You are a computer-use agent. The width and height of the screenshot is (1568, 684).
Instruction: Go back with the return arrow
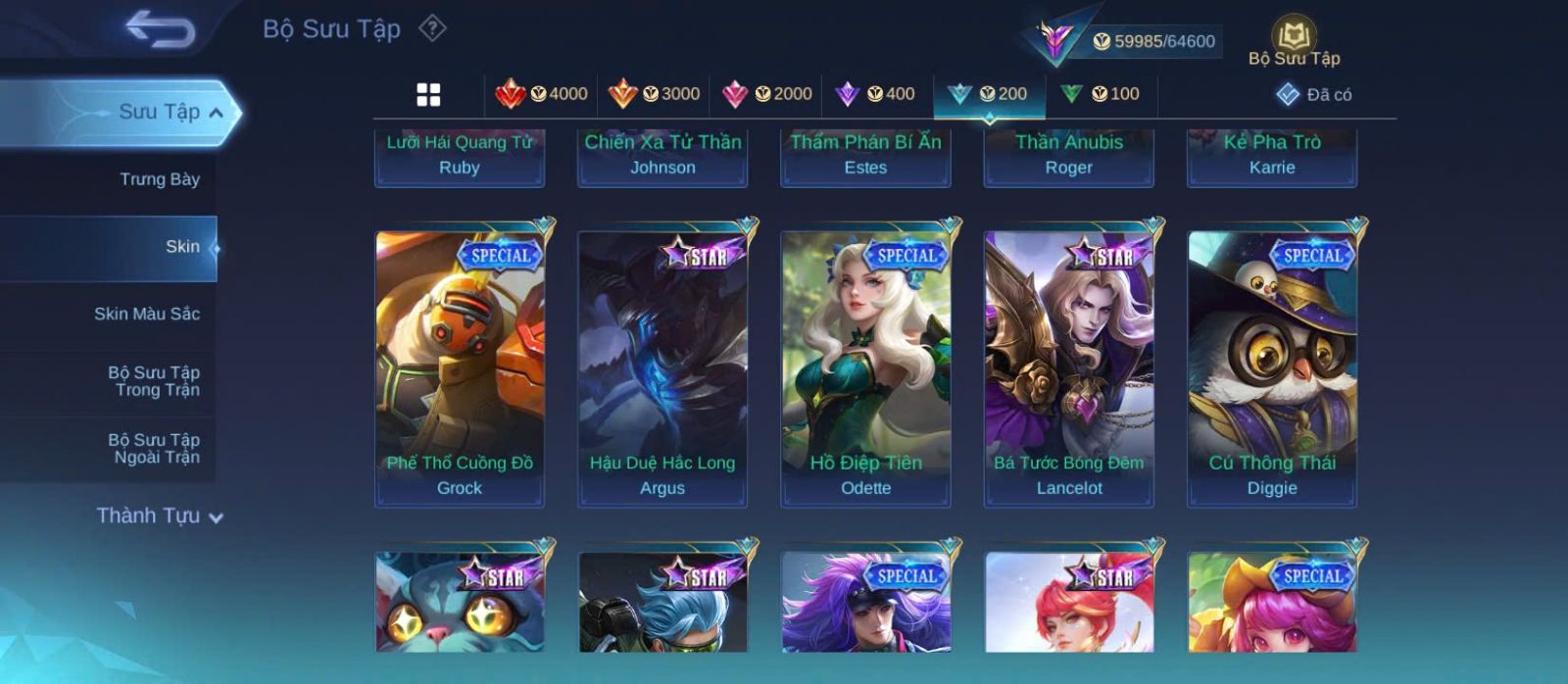tap(160, 29)
